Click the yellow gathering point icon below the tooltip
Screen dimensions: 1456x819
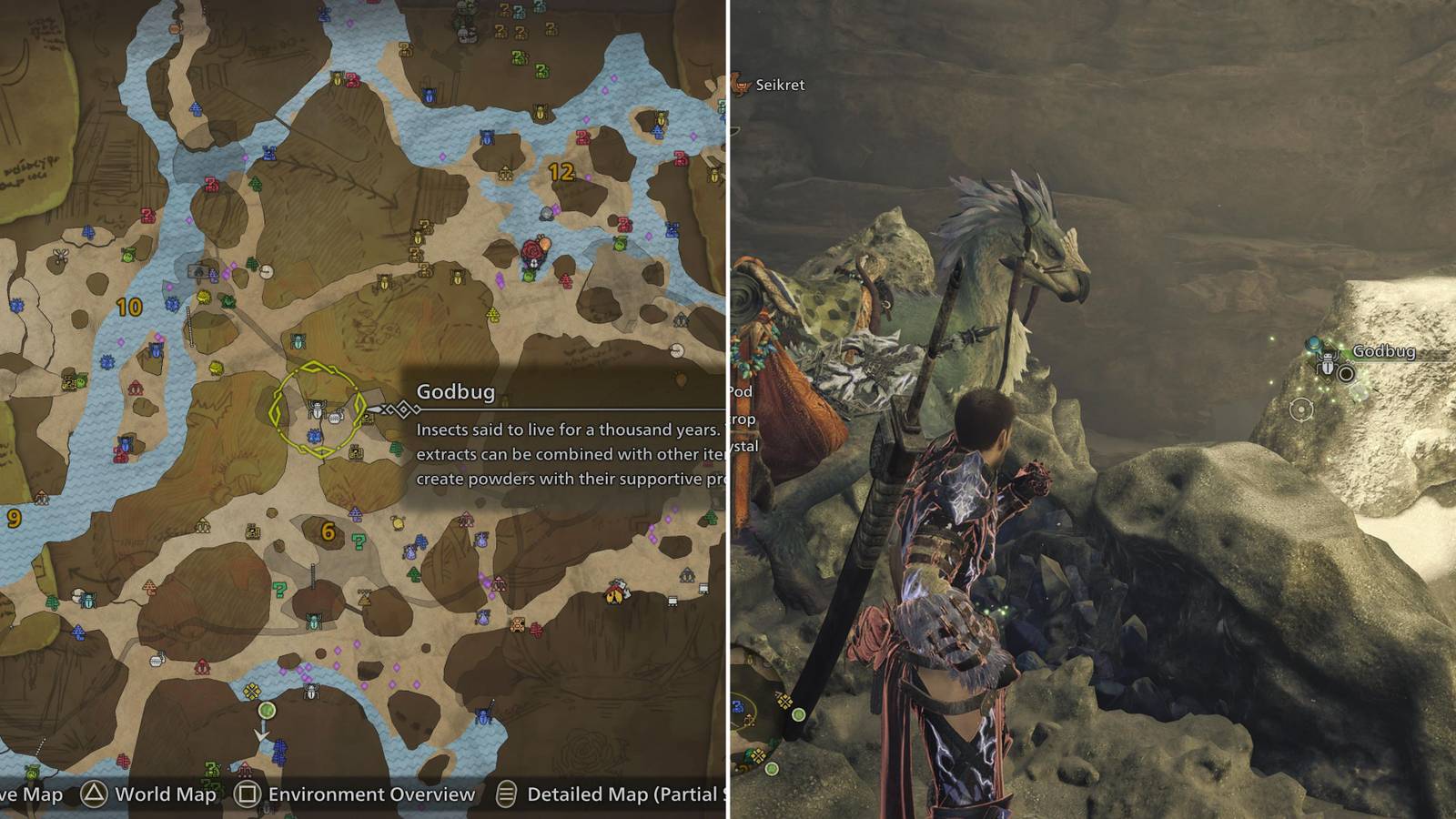pyautogui.click(x=399, y=524)
